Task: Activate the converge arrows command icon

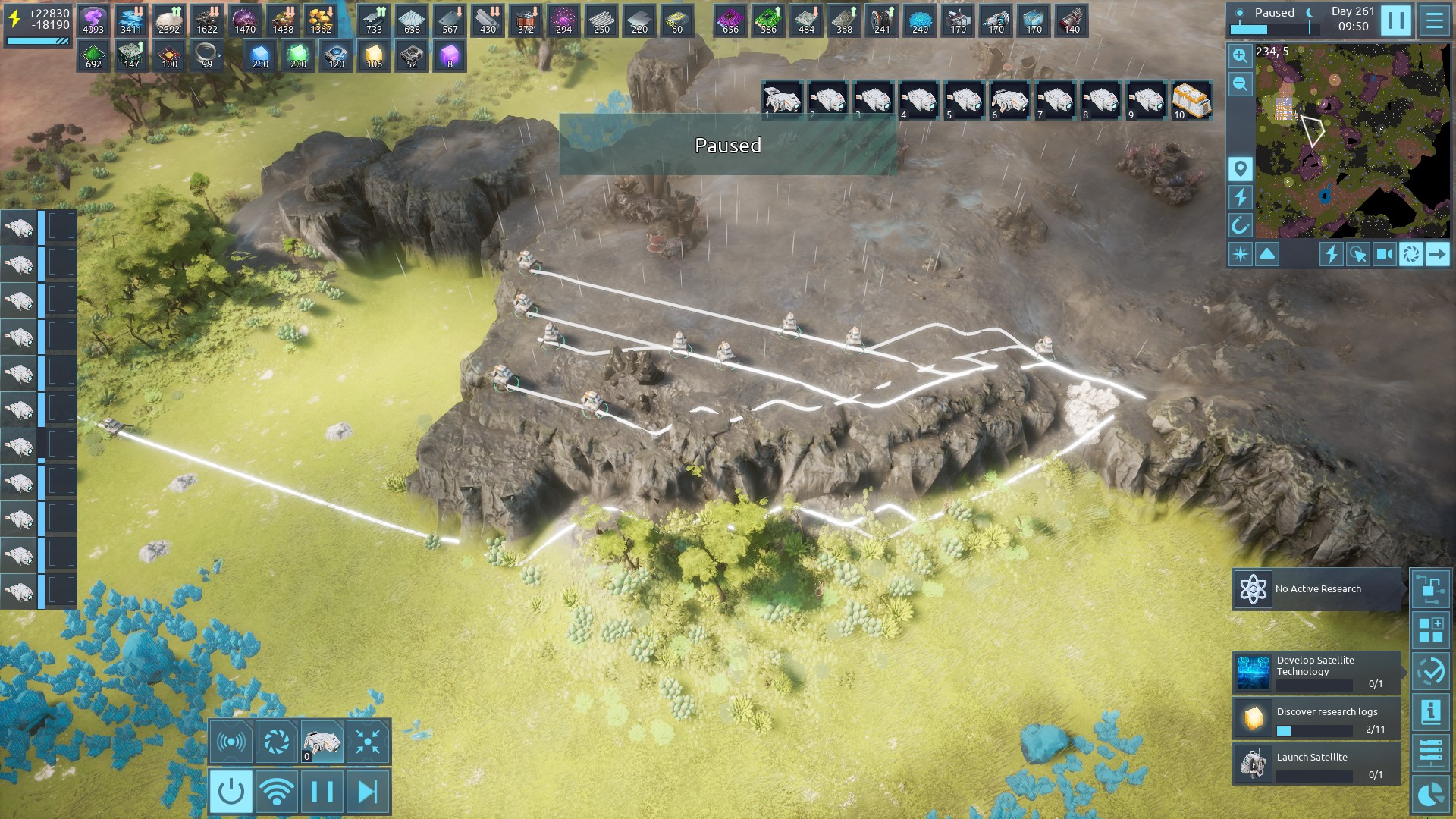Action: (x=368, y=741)
